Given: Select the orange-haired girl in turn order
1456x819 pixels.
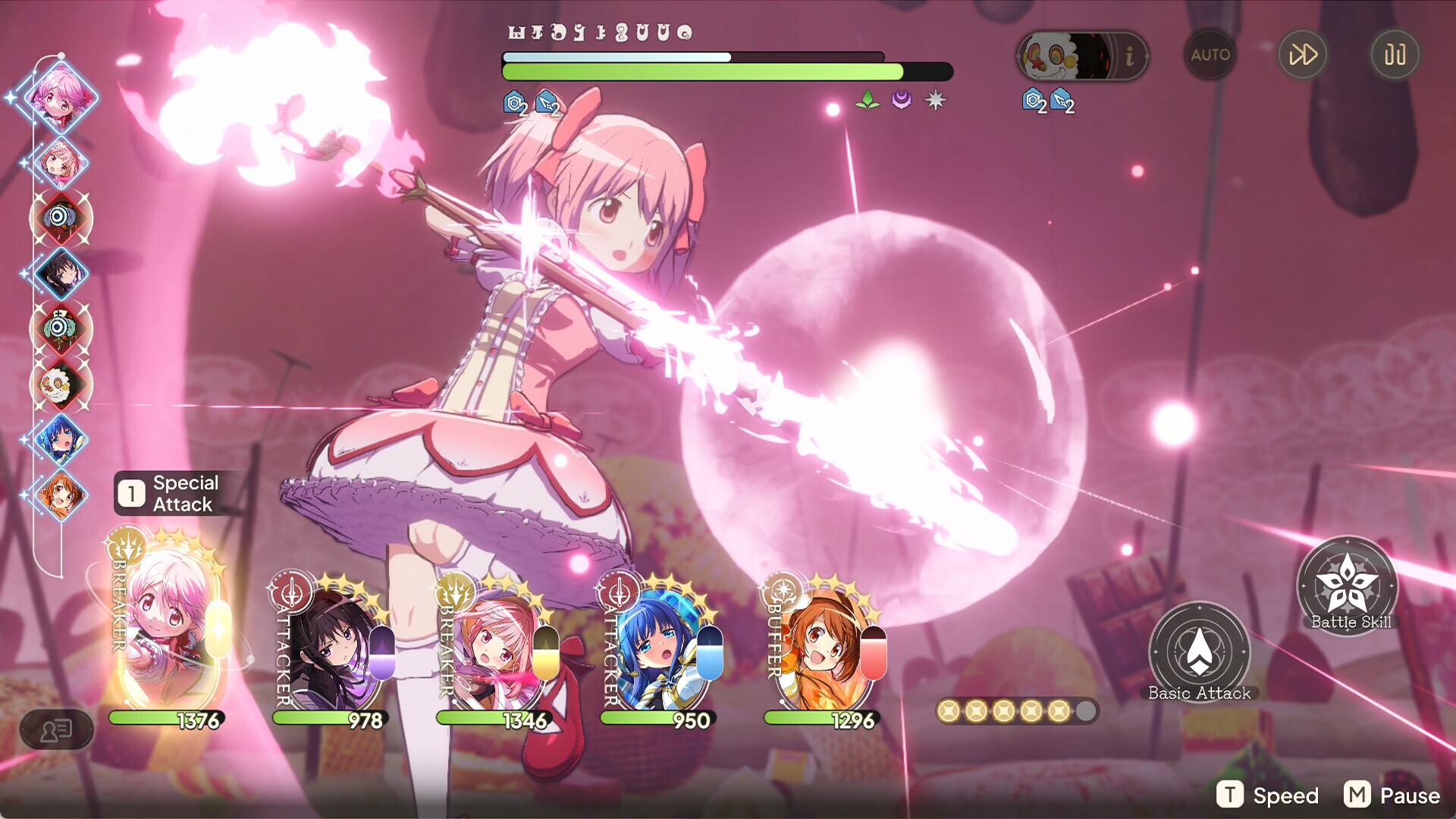Looking at the screenshot, I should (61, 494).
